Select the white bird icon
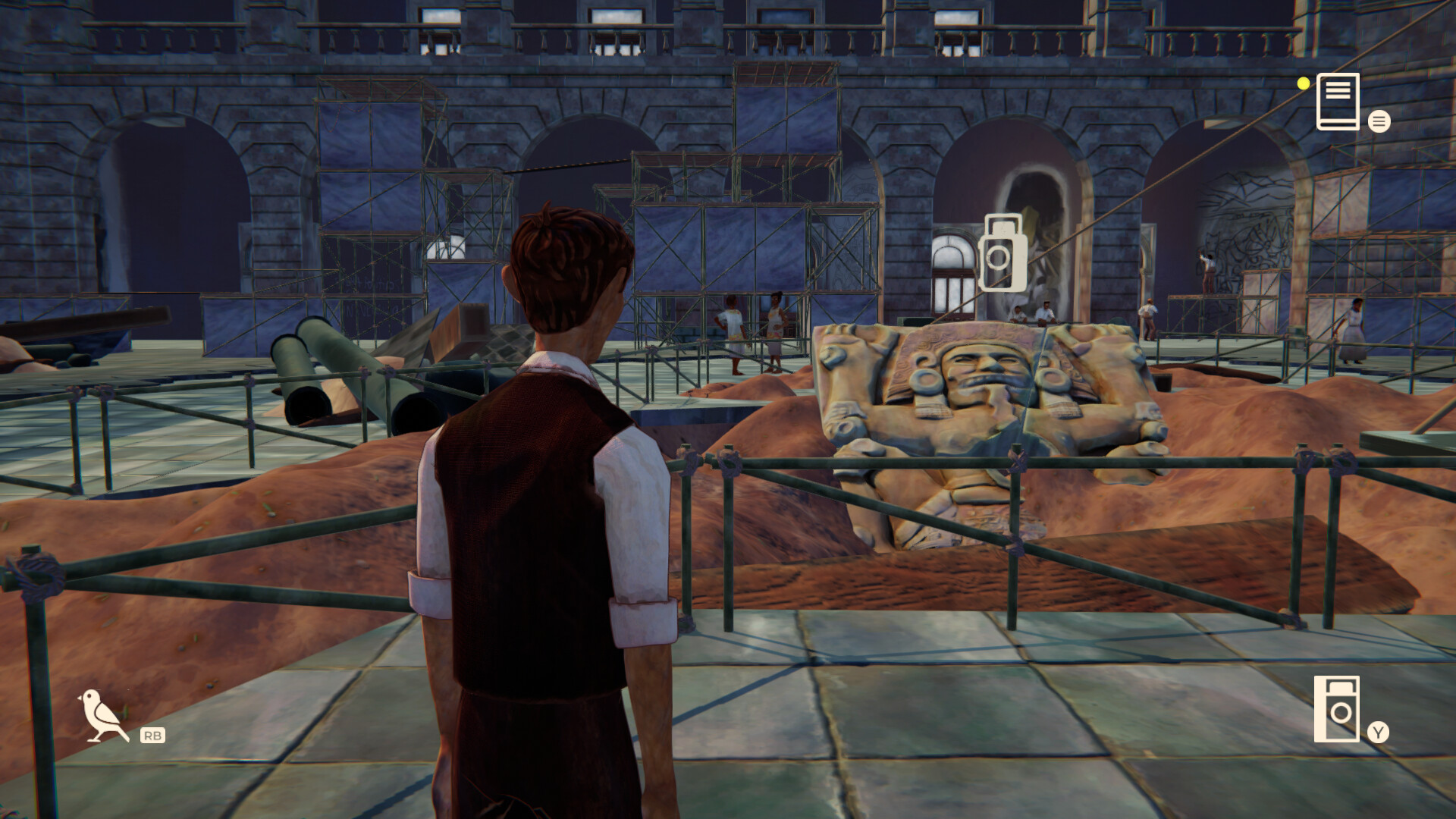 (102, 715)
